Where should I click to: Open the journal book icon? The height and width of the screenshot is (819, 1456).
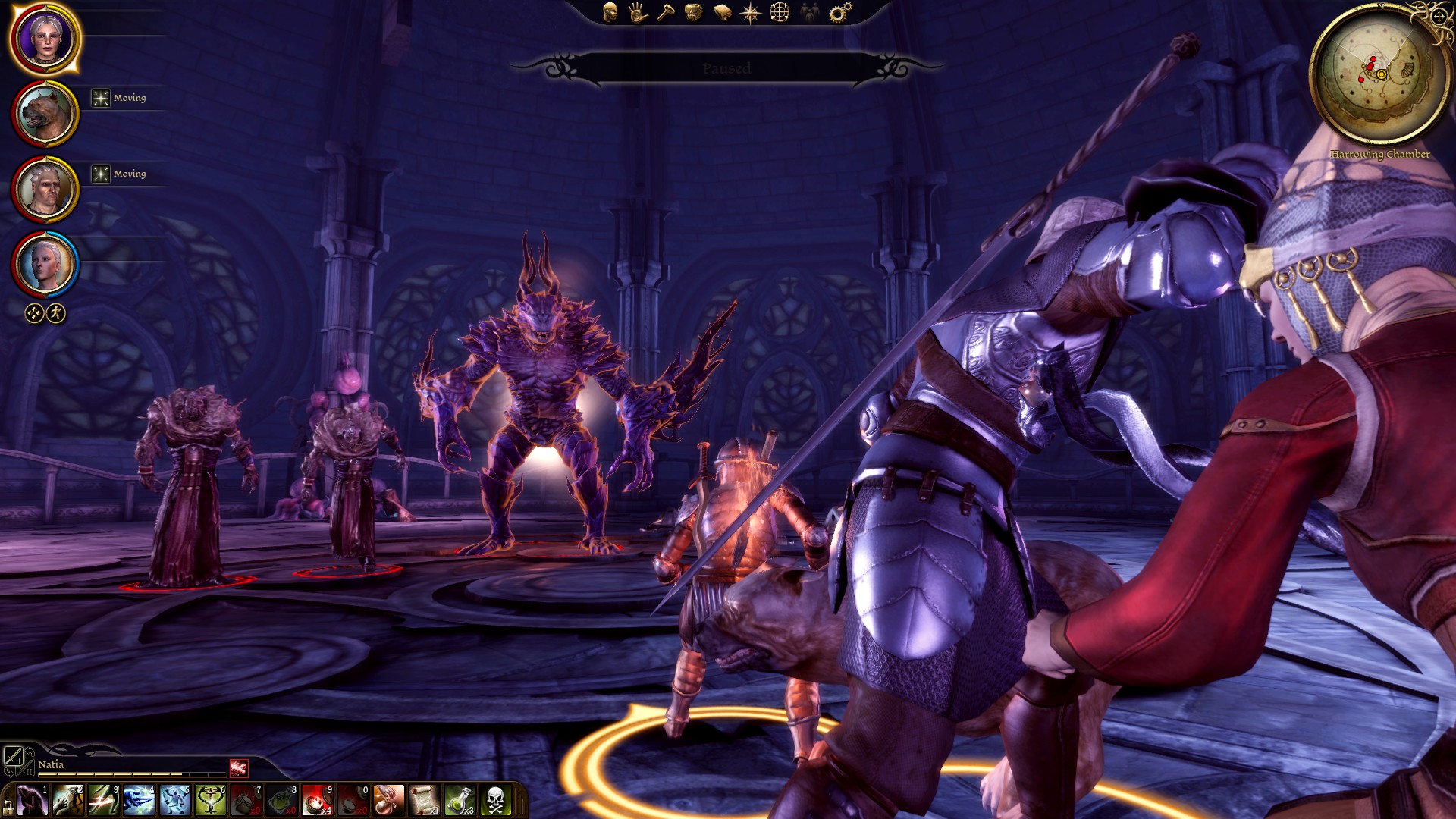click(x=722, y=12)
